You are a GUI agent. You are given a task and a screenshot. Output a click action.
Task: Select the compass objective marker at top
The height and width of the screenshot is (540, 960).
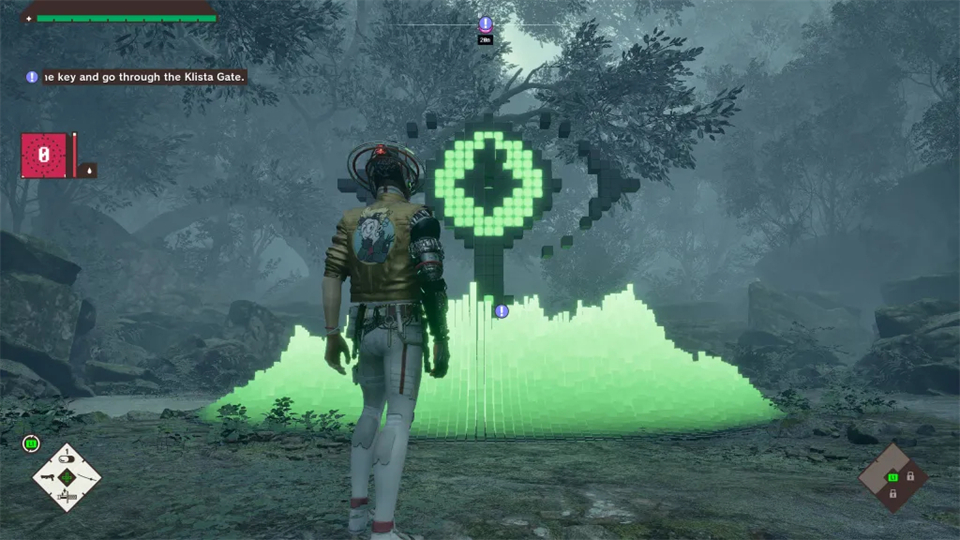click(x=485, y=24)
